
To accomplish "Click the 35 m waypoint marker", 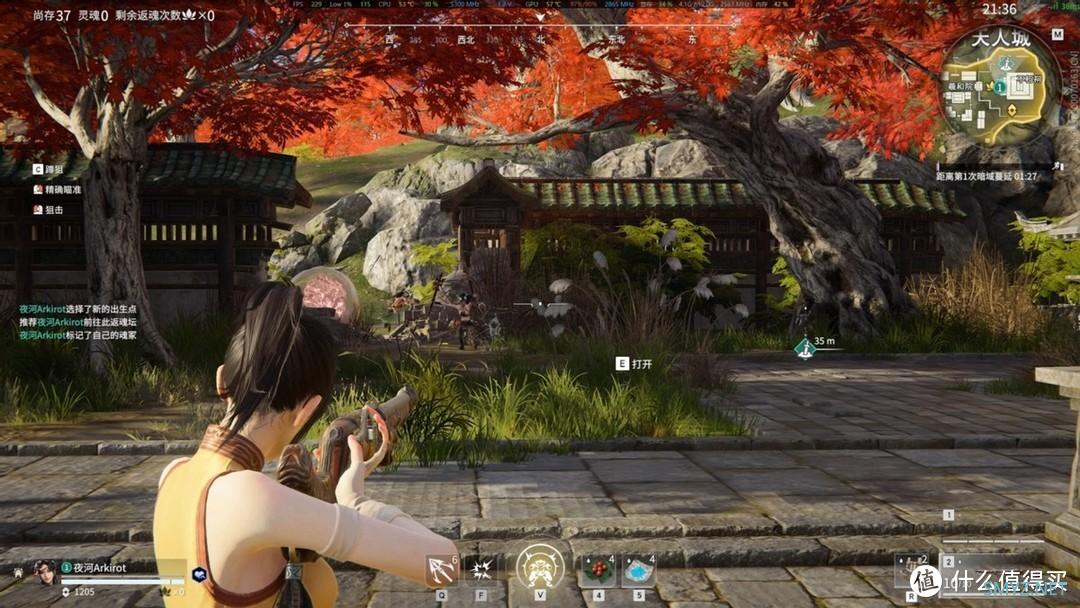I will (804, 347).
